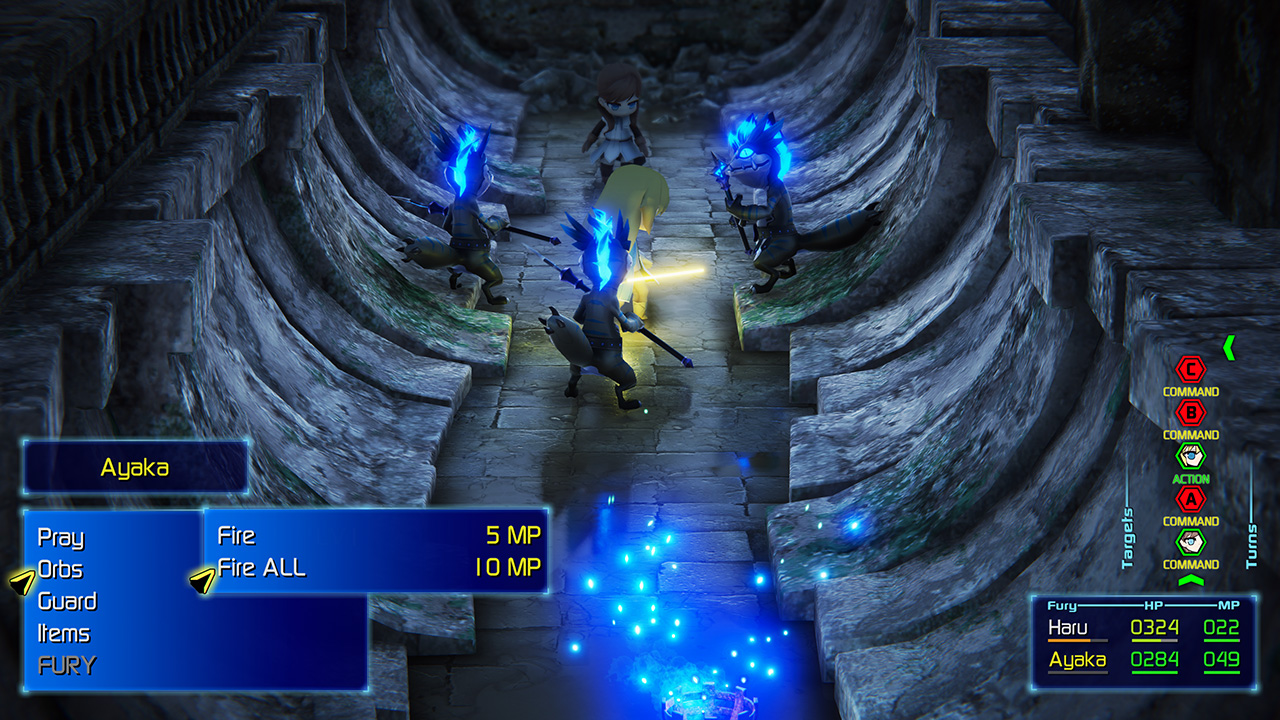Open the Items command
Image resolution: width=1280 pixels, height=720 pixels.
pos(64,633)
